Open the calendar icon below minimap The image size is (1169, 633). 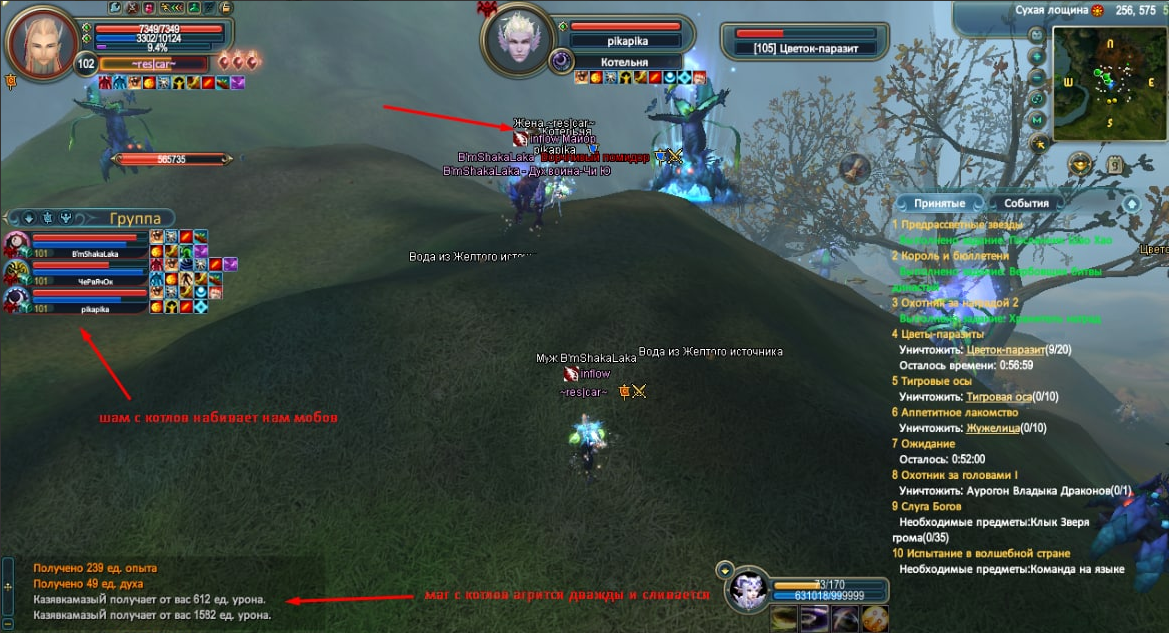pyautogui.click(x=1113, y=165)
